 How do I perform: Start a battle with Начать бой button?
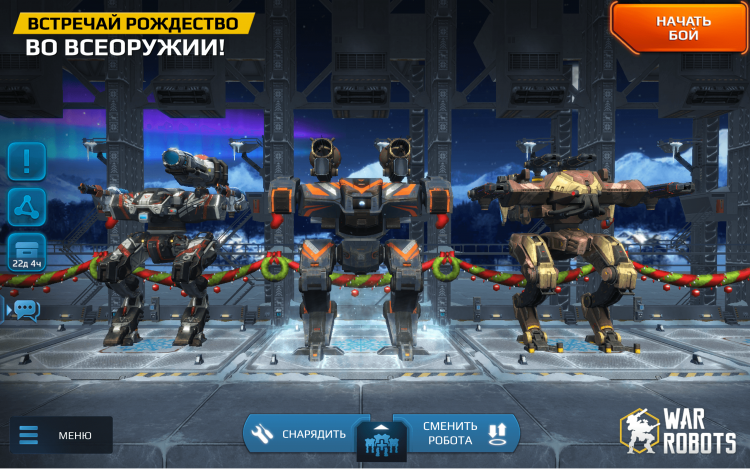tap(683, 28)
